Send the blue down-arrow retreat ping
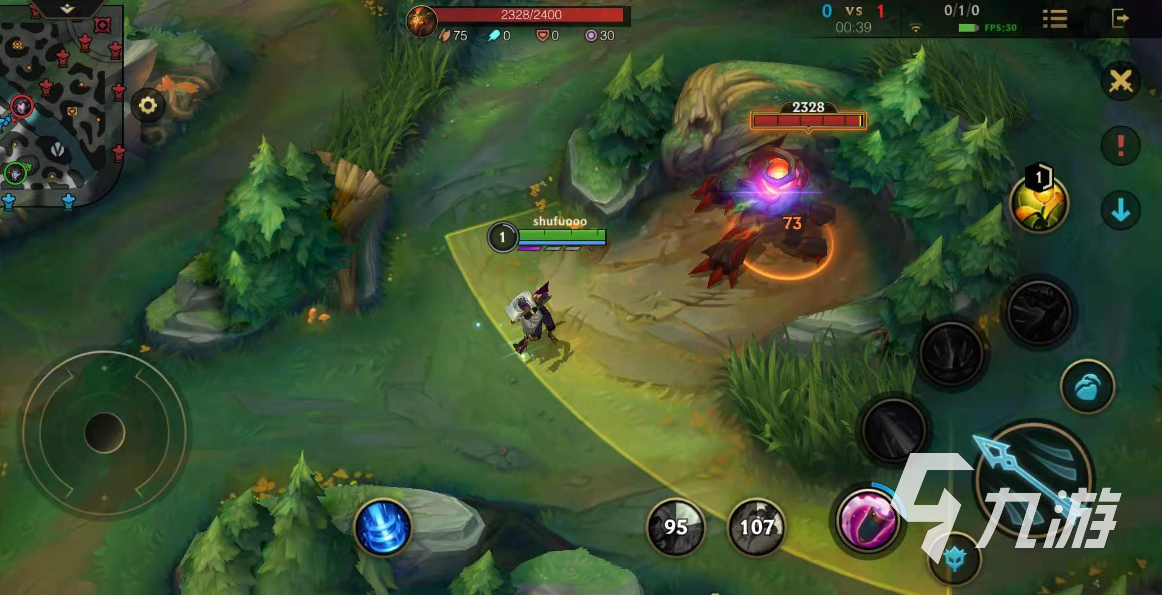 click(x=1121, y=210)
